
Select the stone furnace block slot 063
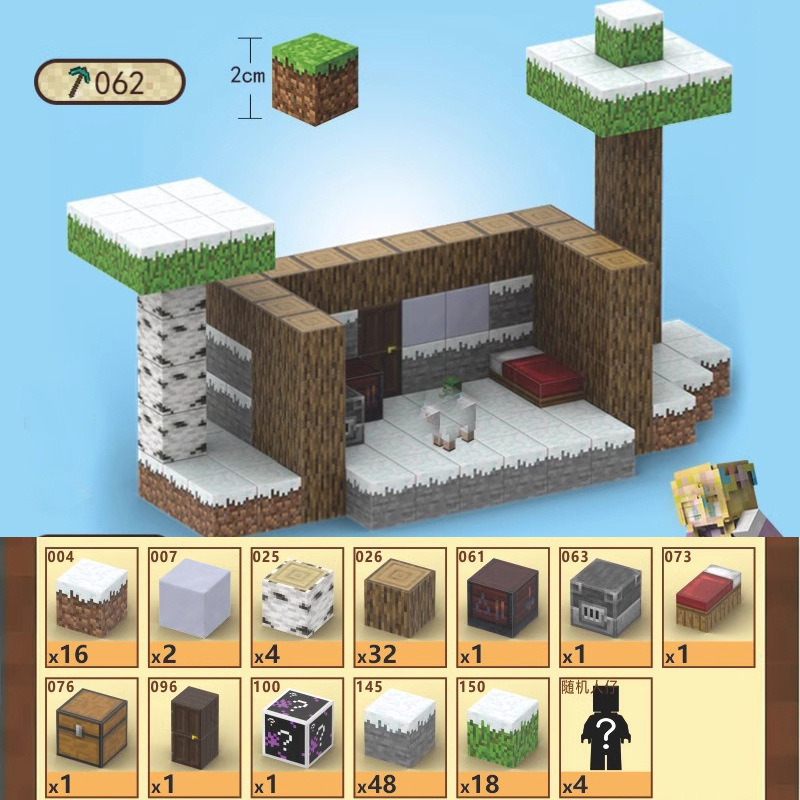tap(604, 607)
